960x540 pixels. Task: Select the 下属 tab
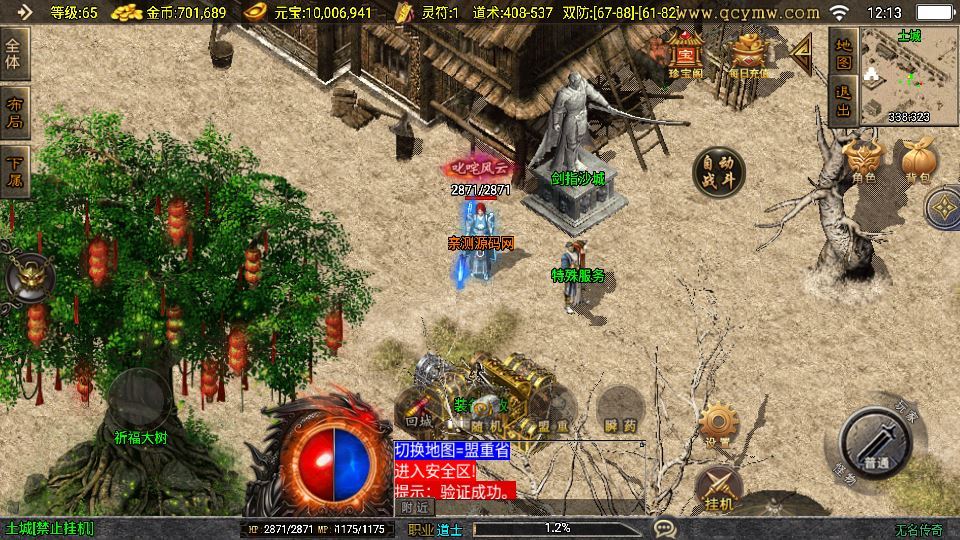[14, 170]
